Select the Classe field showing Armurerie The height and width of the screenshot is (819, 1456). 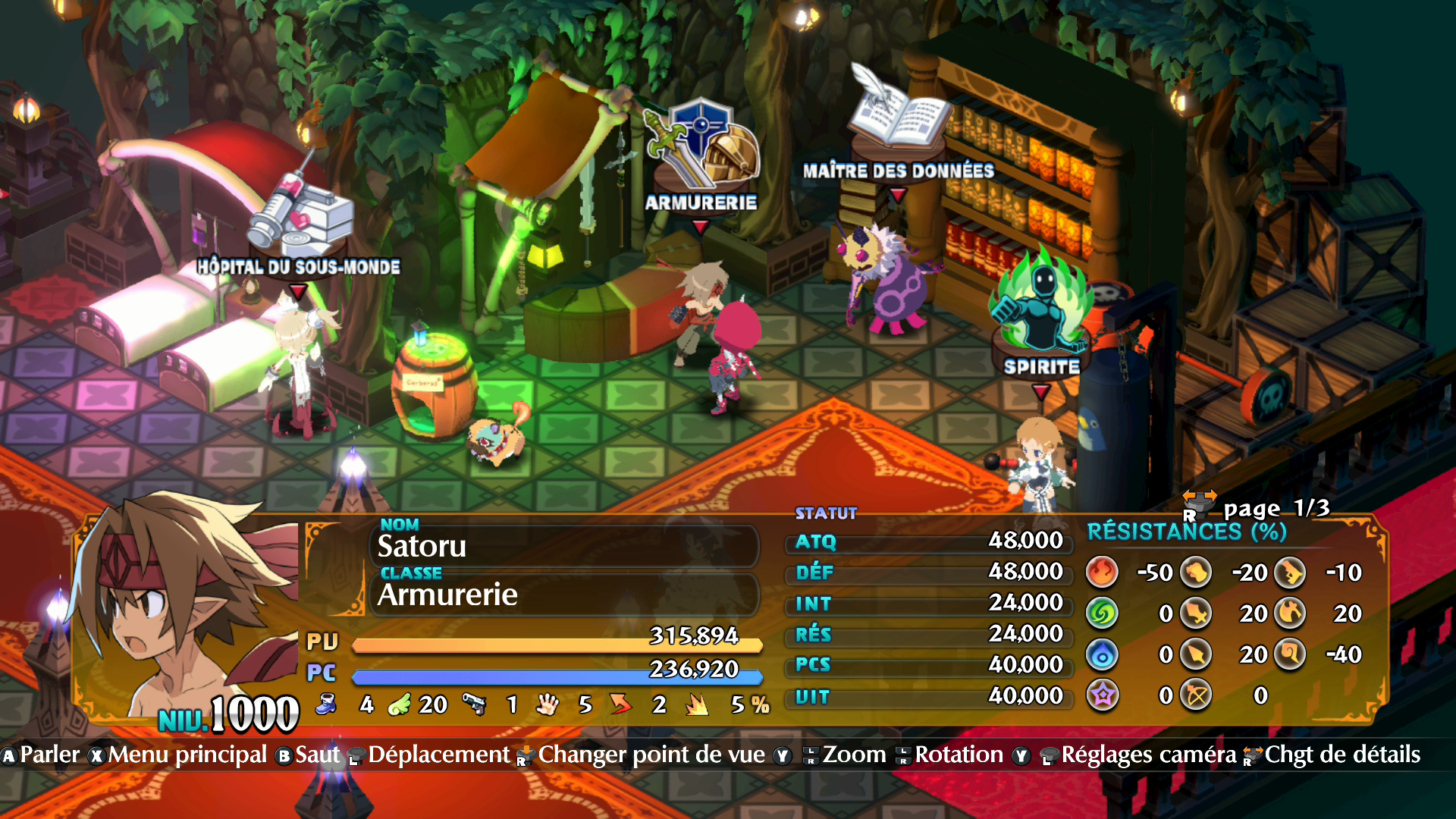(x=565, y=595)
